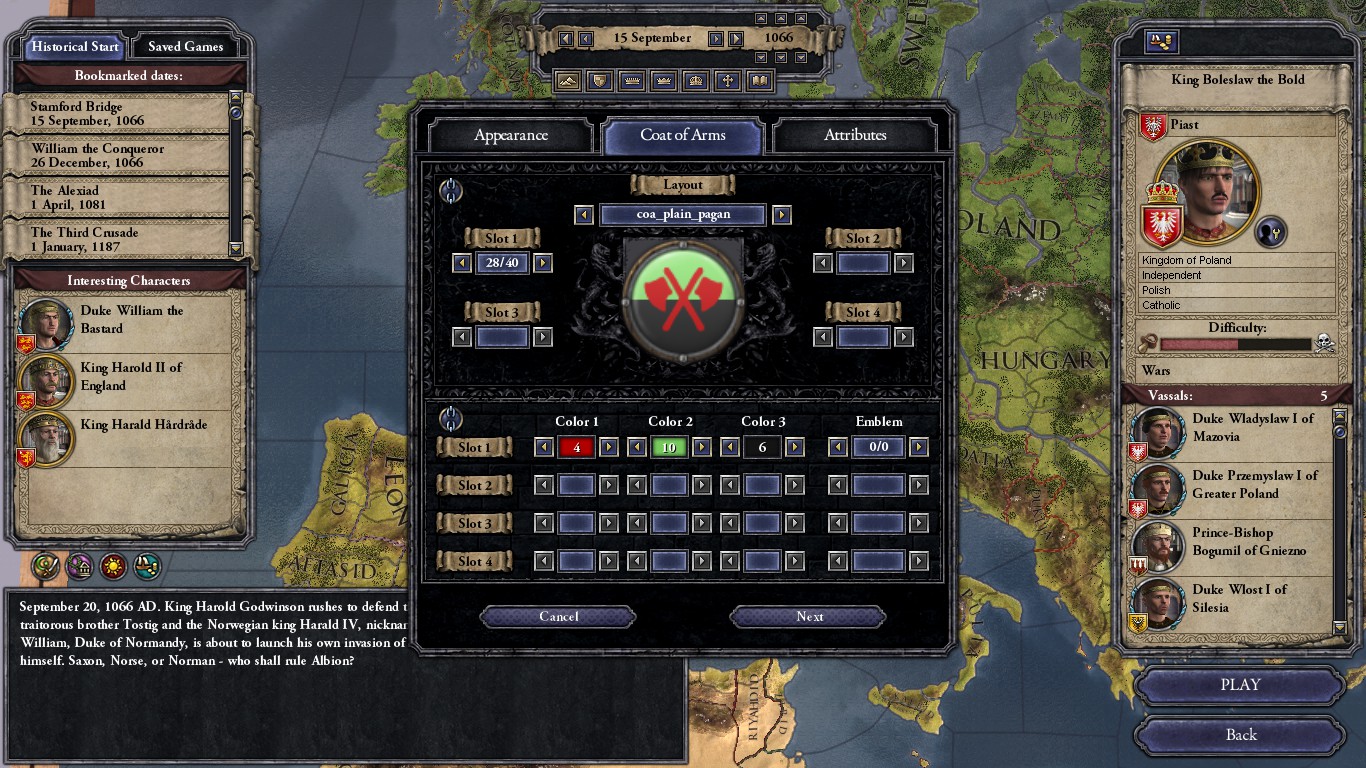Screen dimensions: 1366x768
Task: Switch to the Appearance tab
Action: click(510, 135)
